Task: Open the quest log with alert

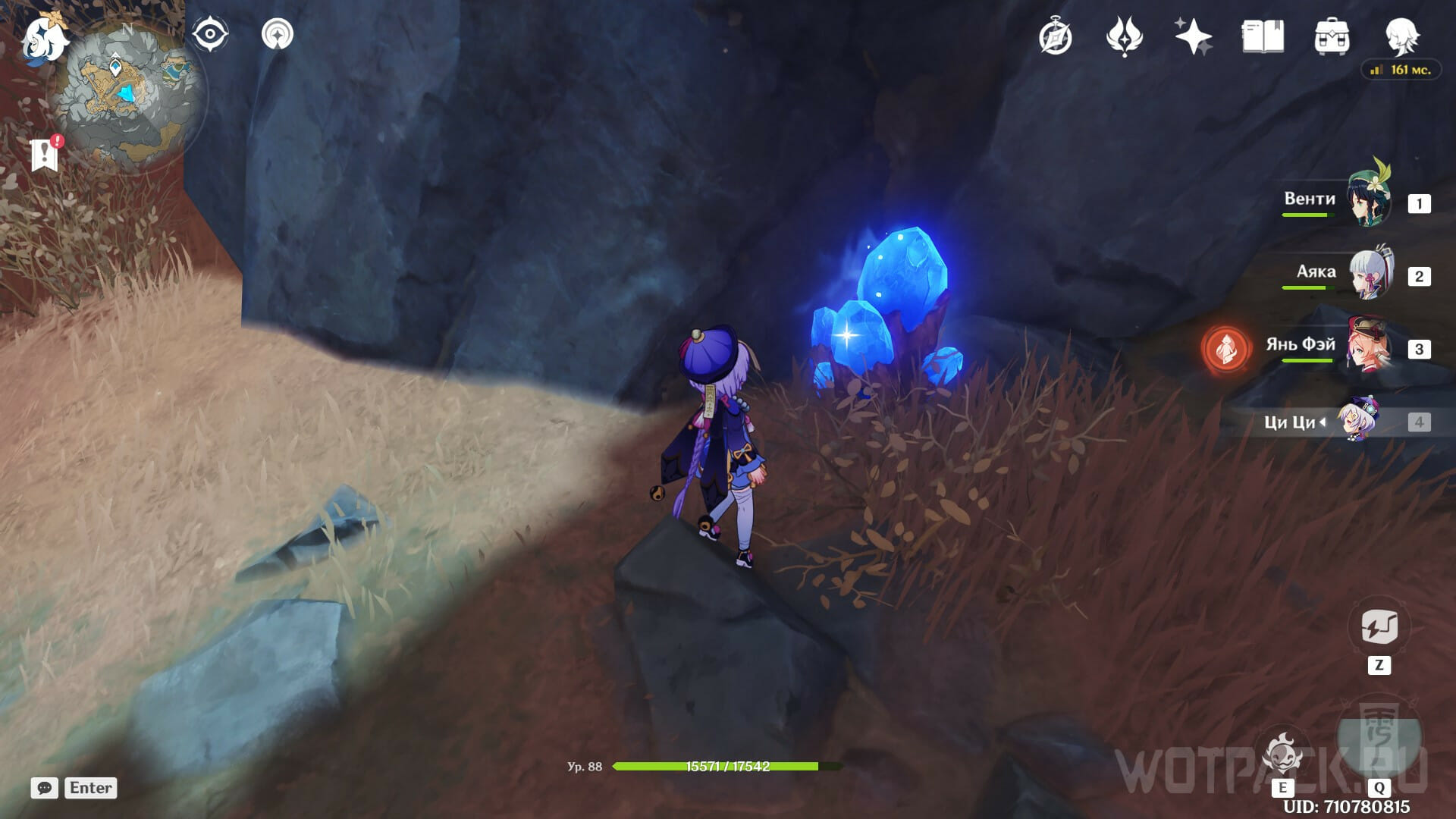Action: click(x=45, y=154)
